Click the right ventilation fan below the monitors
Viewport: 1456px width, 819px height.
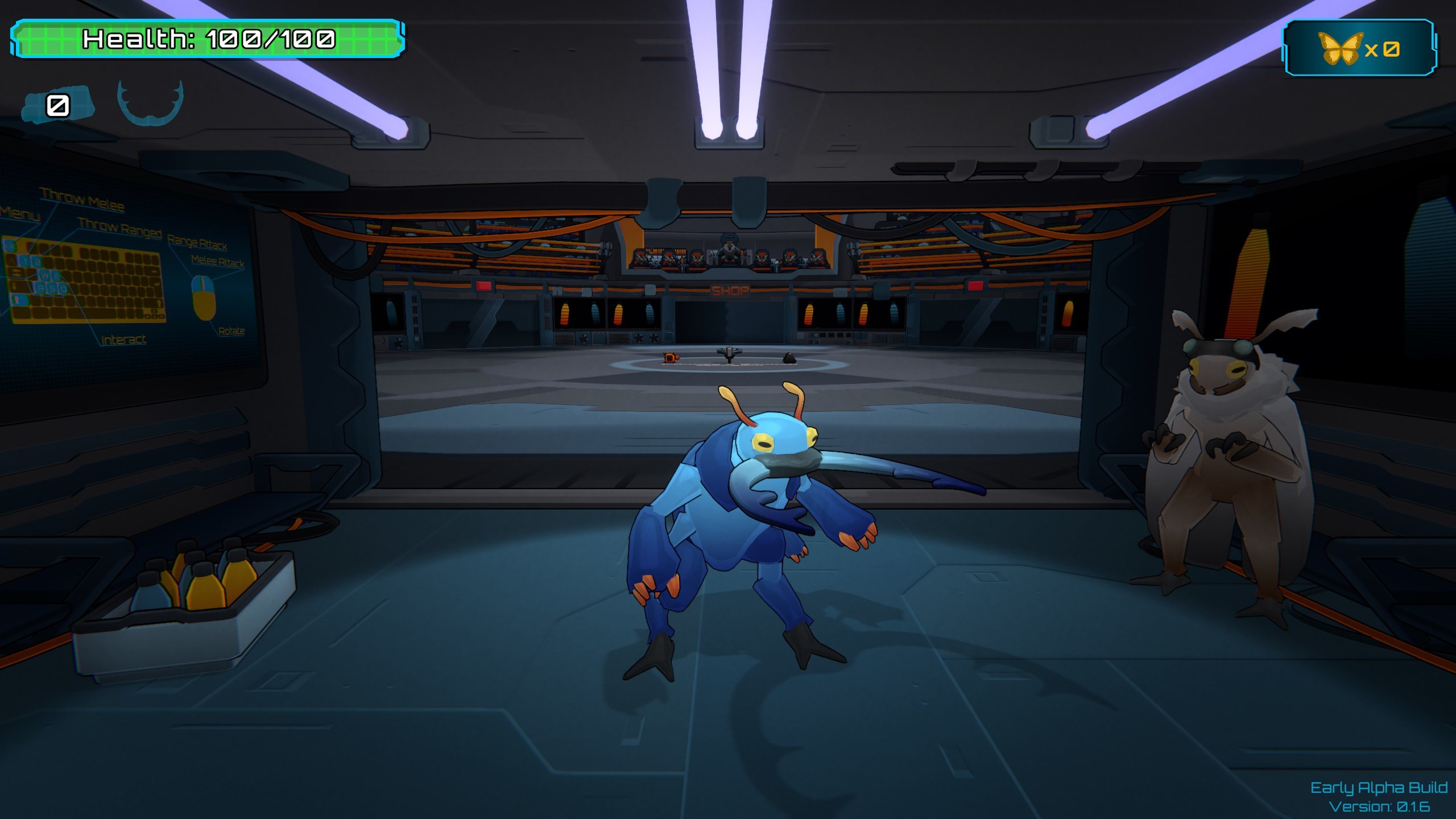coord(654,340)
